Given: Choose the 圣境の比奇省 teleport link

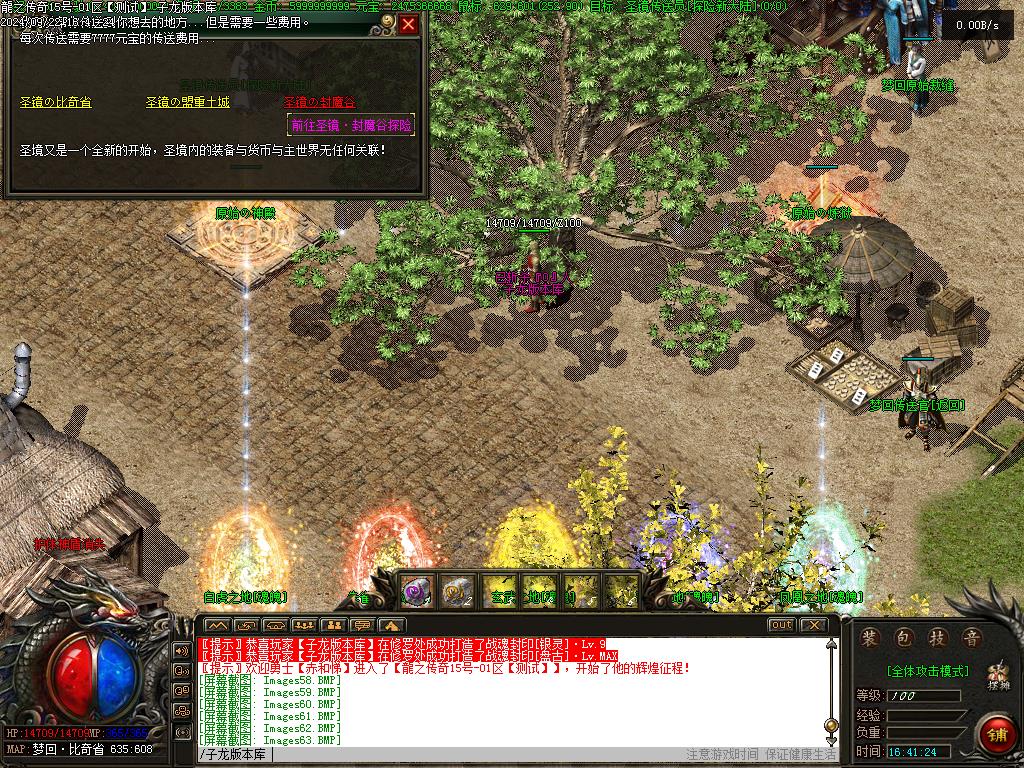Looking at the screenshot, I should point(56,102).
